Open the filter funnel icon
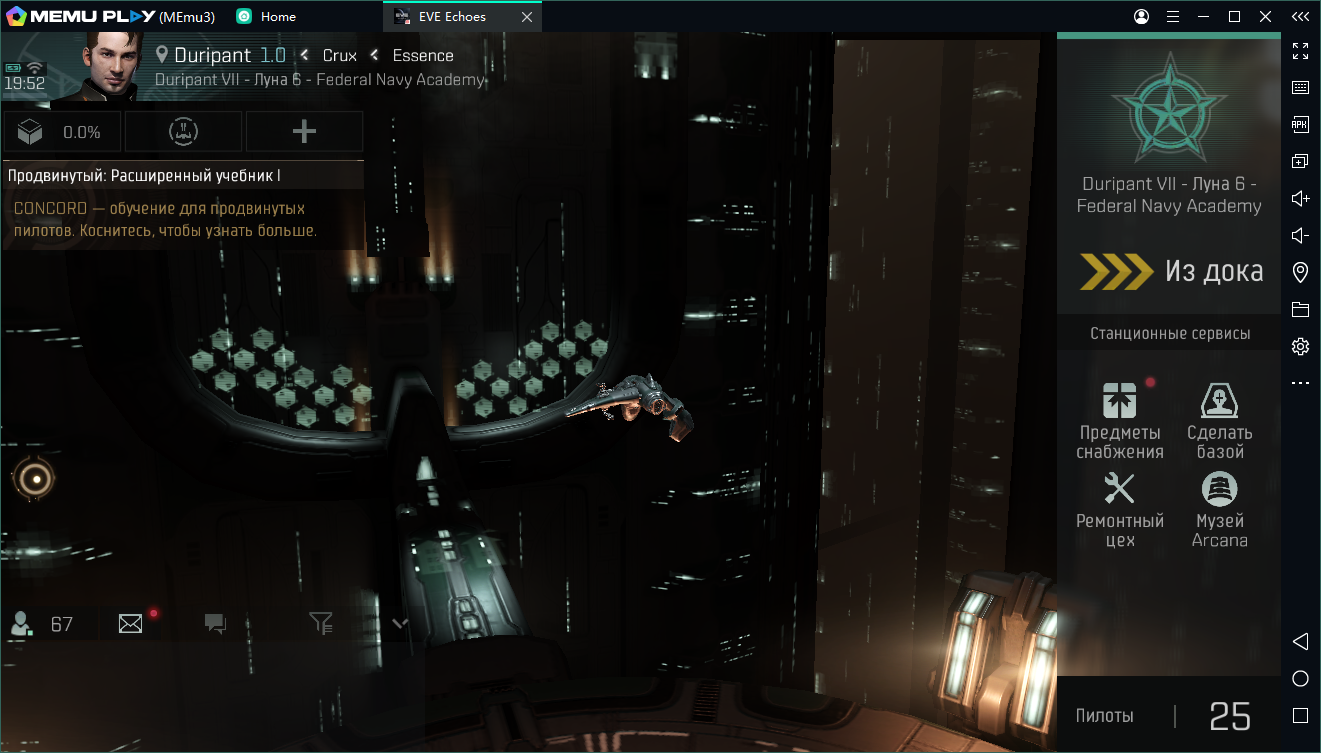Image resolution: width=1321 pixels, height=753 pixels. (x=320, y=624)
